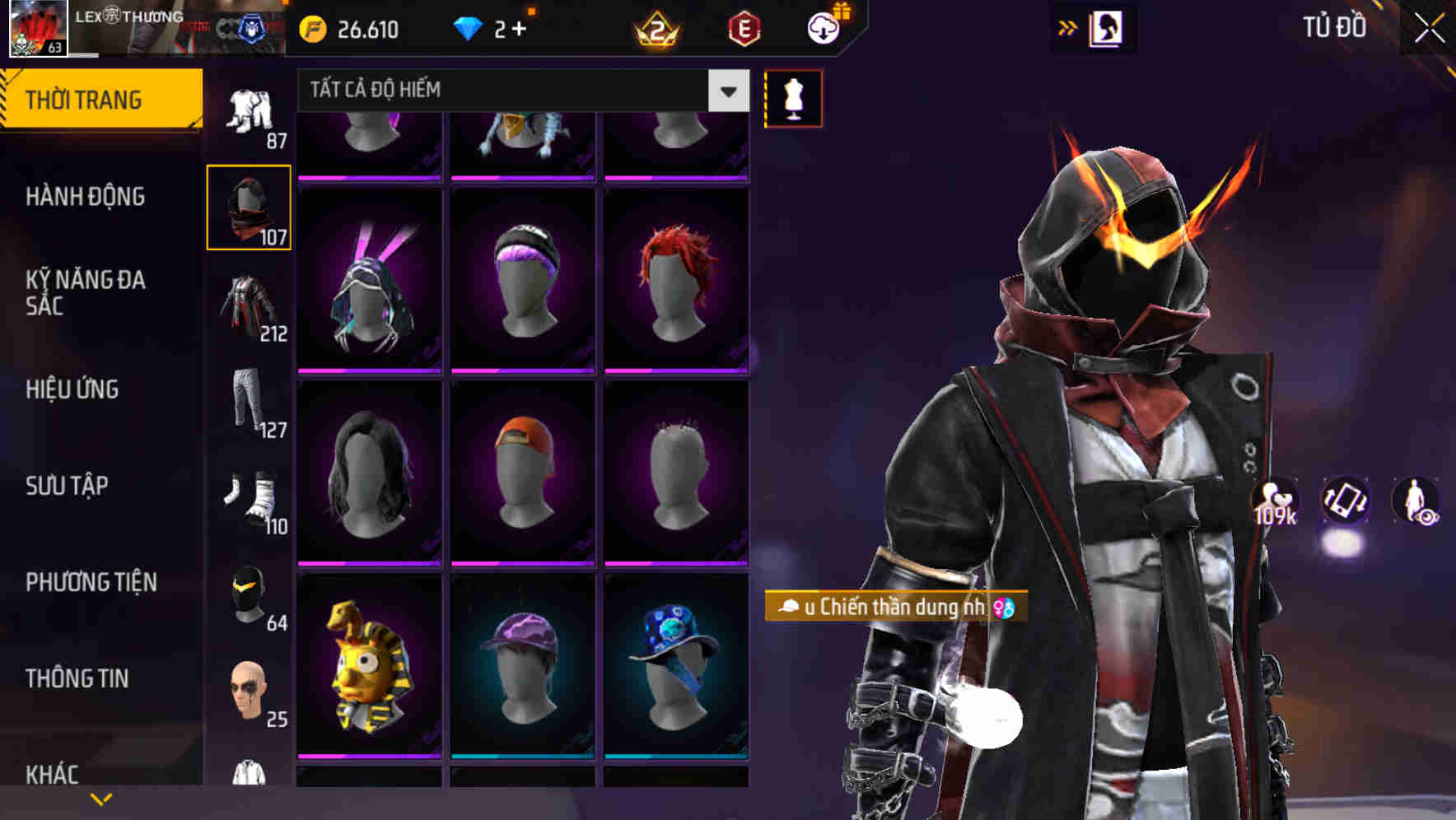
Task: Click the wardrobe character card icon top right
Action: point(1107,27)
